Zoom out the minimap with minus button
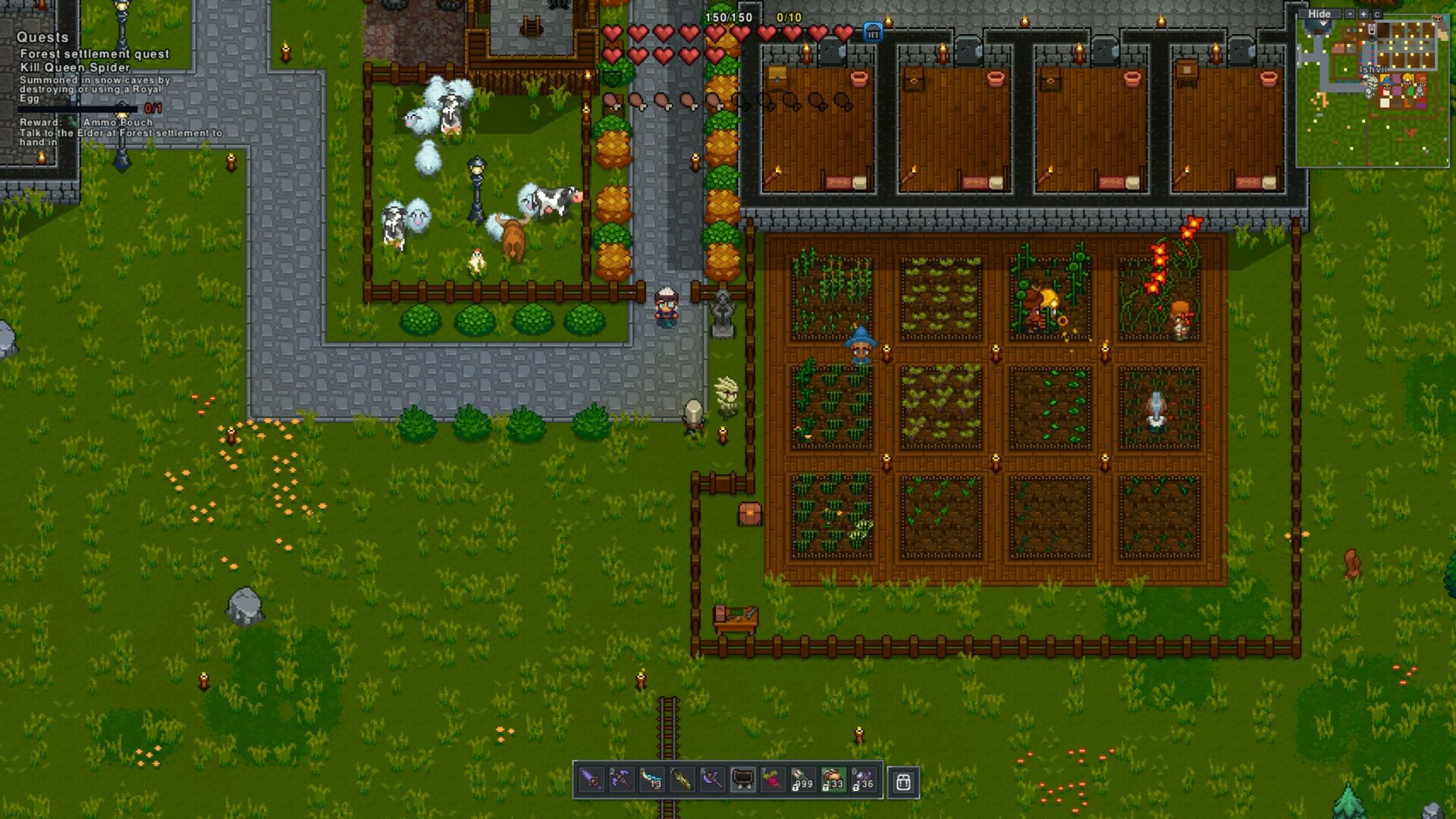The width and height of the screenshot is (1456, 819). (x=1350, y=14)
